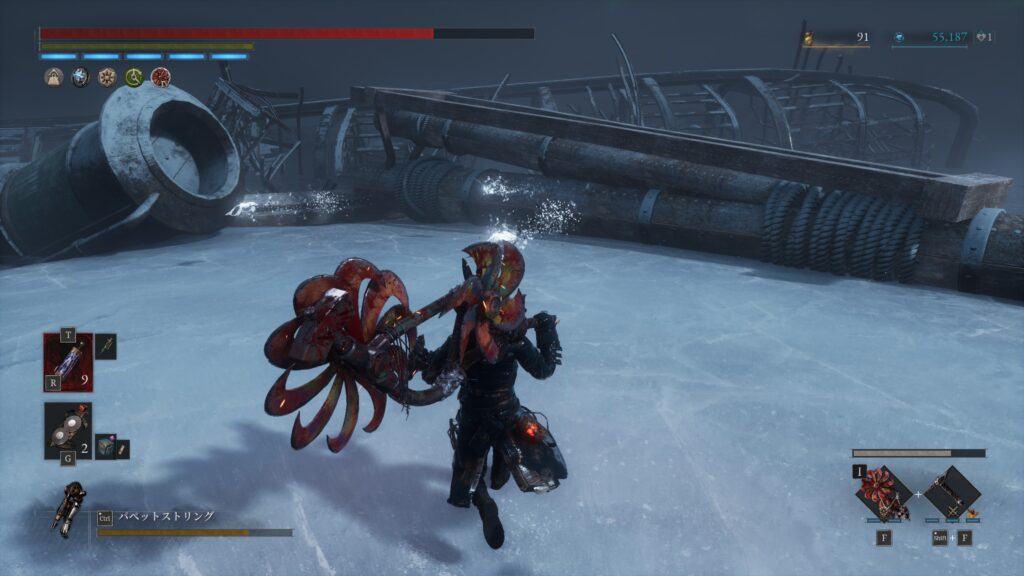Select the green circular buff icon
The height and width of the screenshot is (576, 1024).
(x=134, y=77)
